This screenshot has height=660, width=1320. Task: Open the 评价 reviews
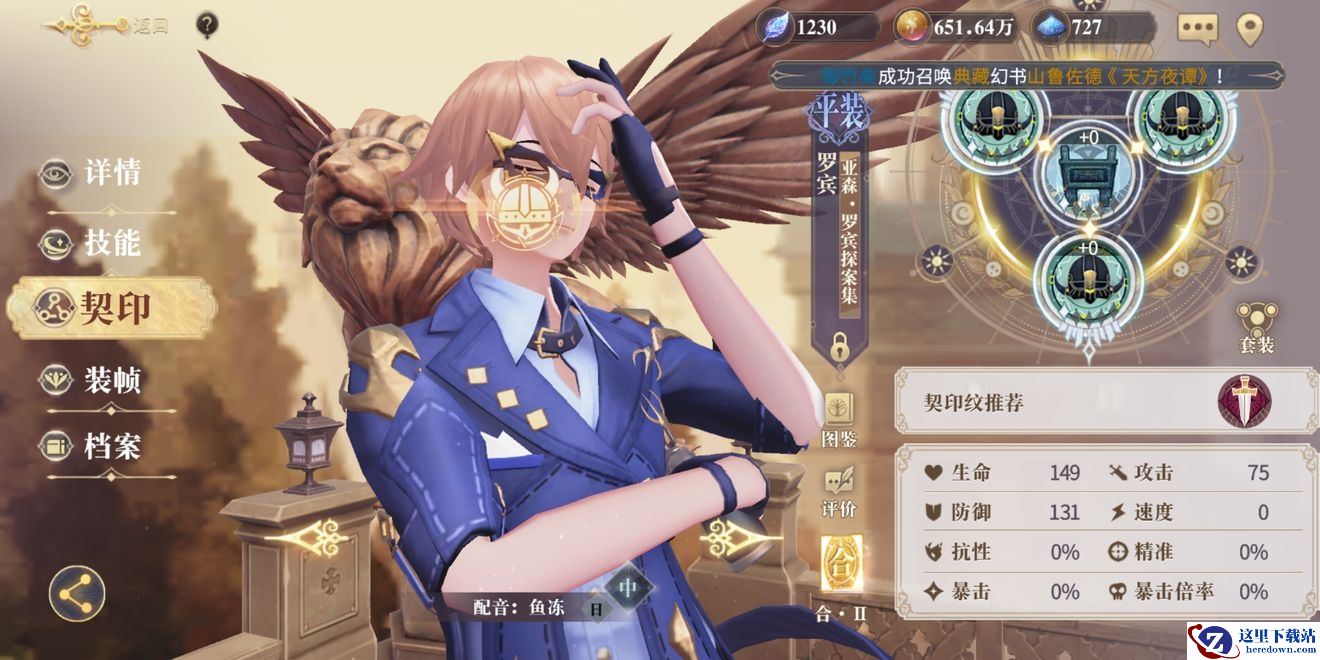point(839,491)
